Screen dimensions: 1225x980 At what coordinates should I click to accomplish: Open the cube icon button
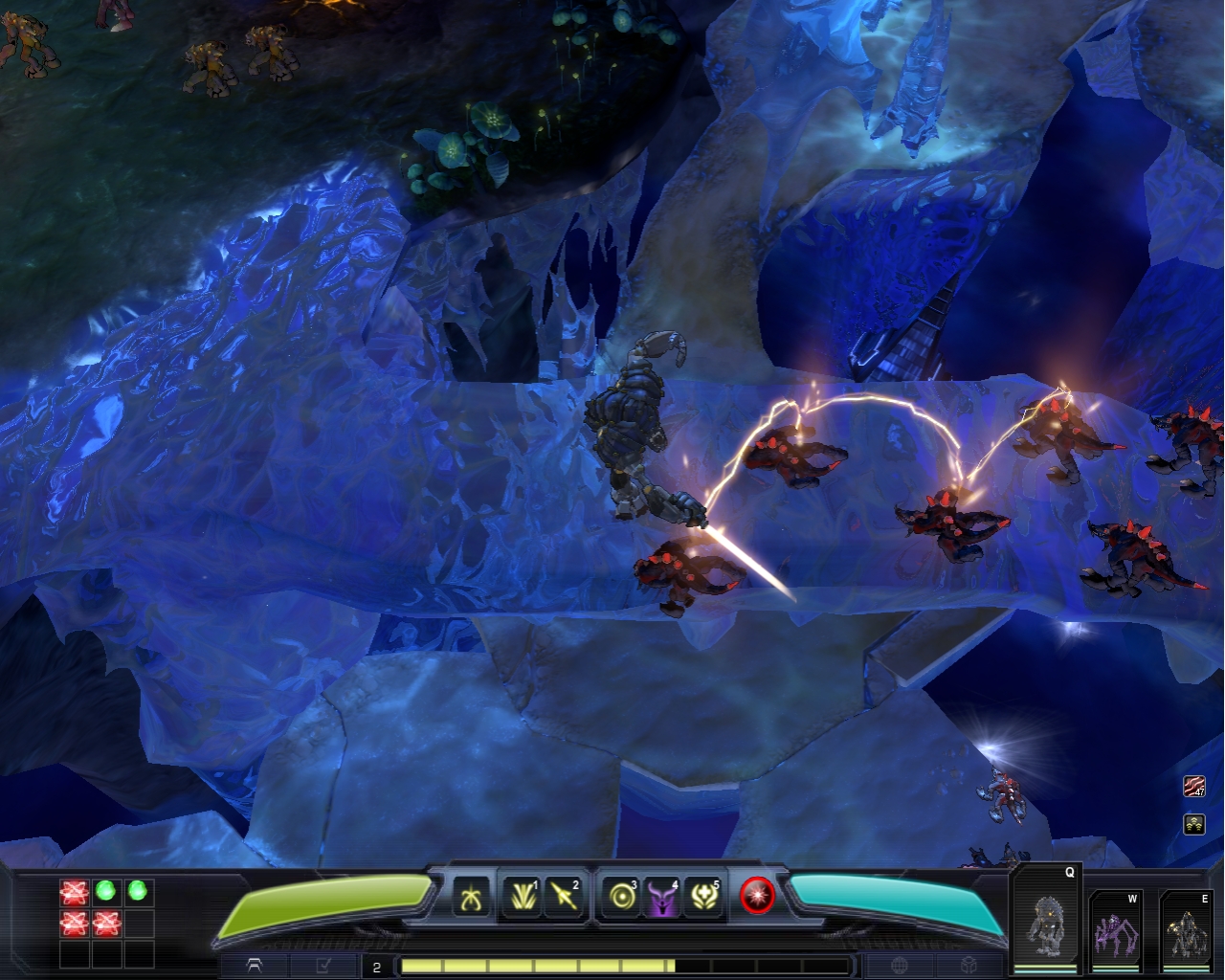click(x=969, y=966)
